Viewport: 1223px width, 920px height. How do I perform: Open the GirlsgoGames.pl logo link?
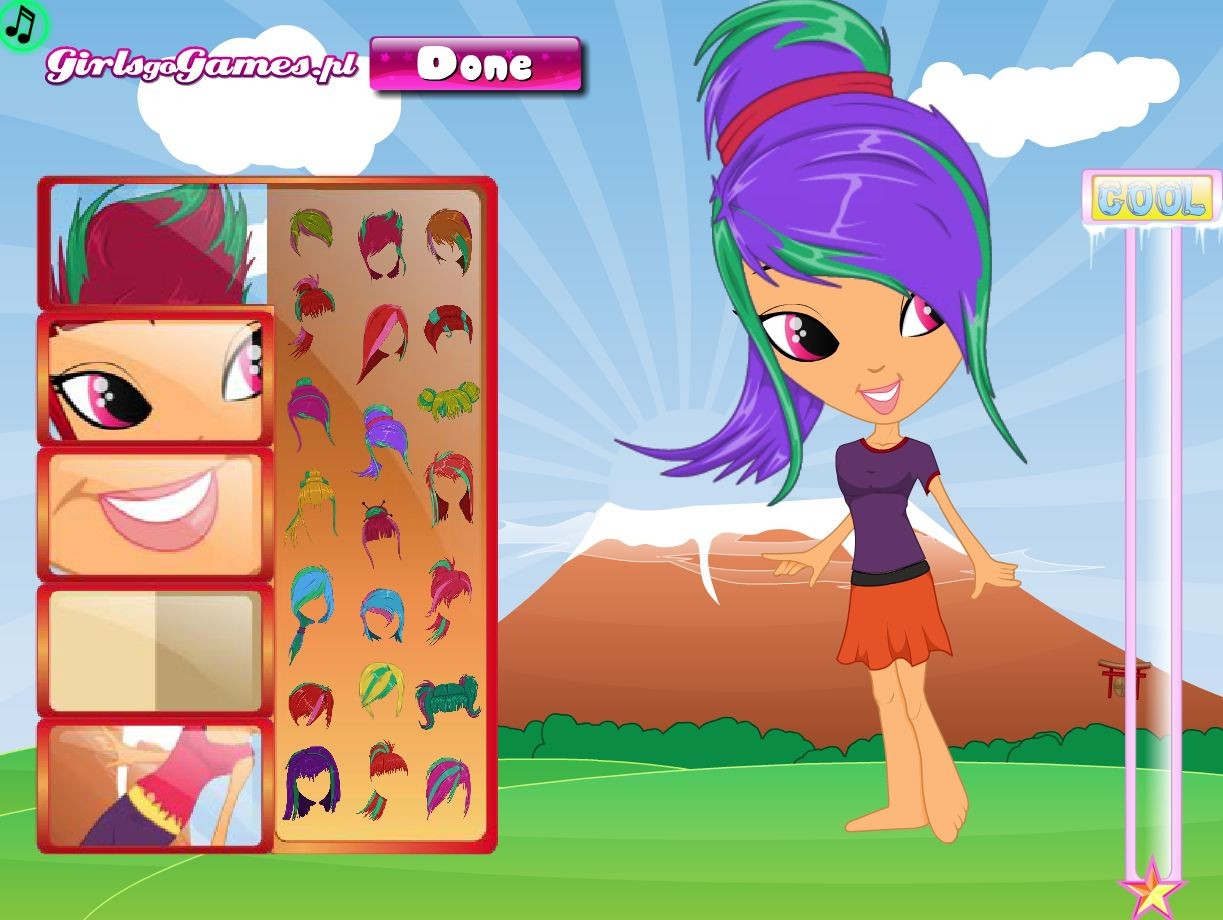click(201, 66)
